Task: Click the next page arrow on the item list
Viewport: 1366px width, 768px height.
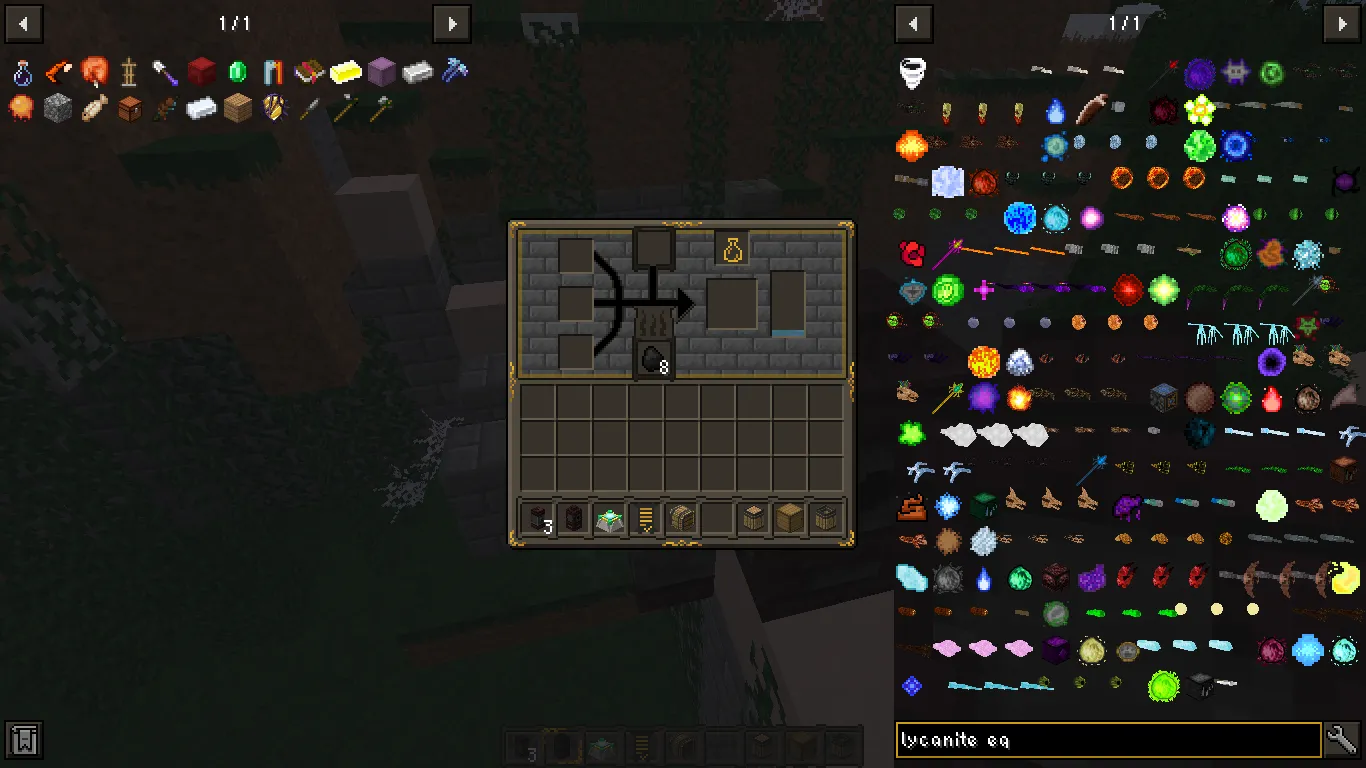Action: click(x=1343, y=23)
